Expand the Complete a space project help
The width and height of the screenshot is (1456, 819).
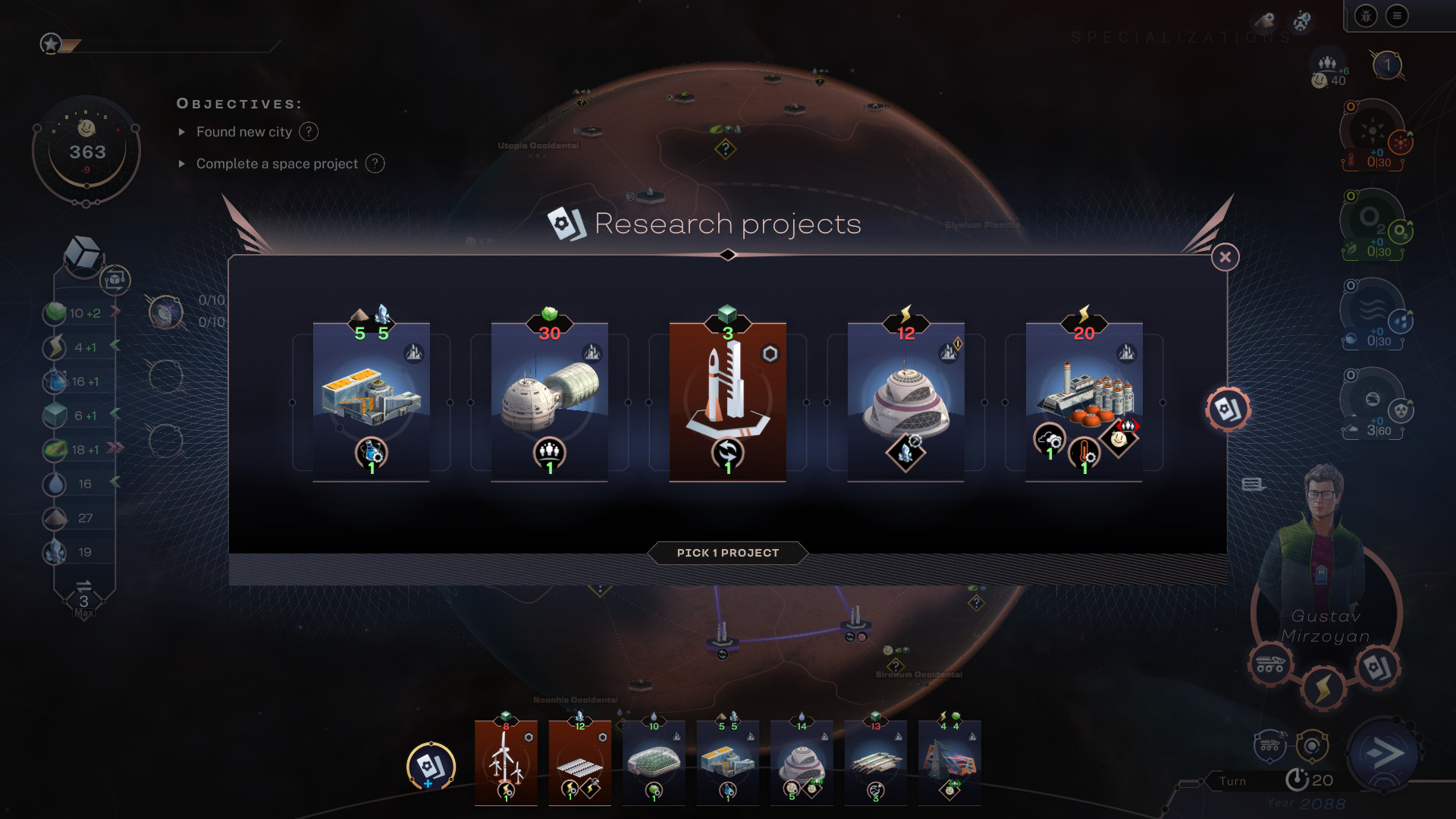click(x=375, y=164)
